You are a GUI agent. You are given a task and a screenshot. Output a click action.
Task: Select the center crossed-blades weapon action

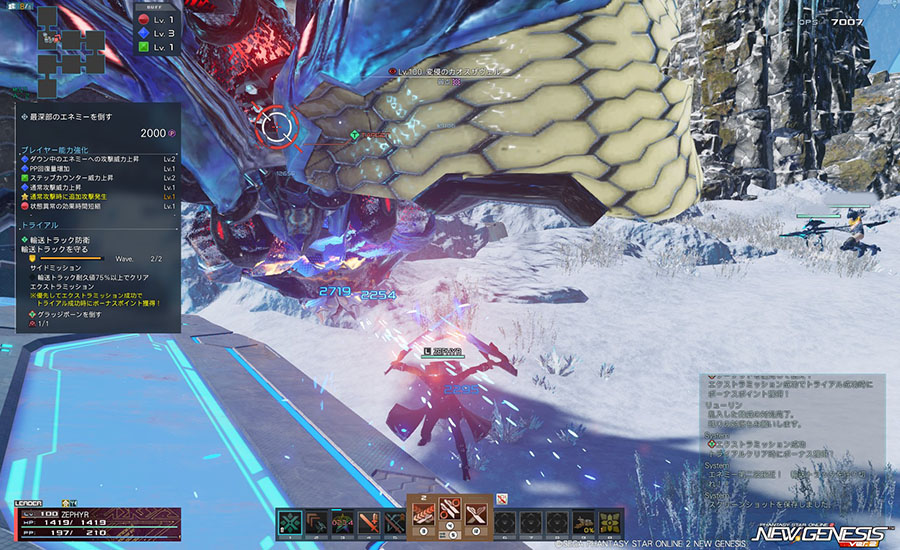click(449, 512)
